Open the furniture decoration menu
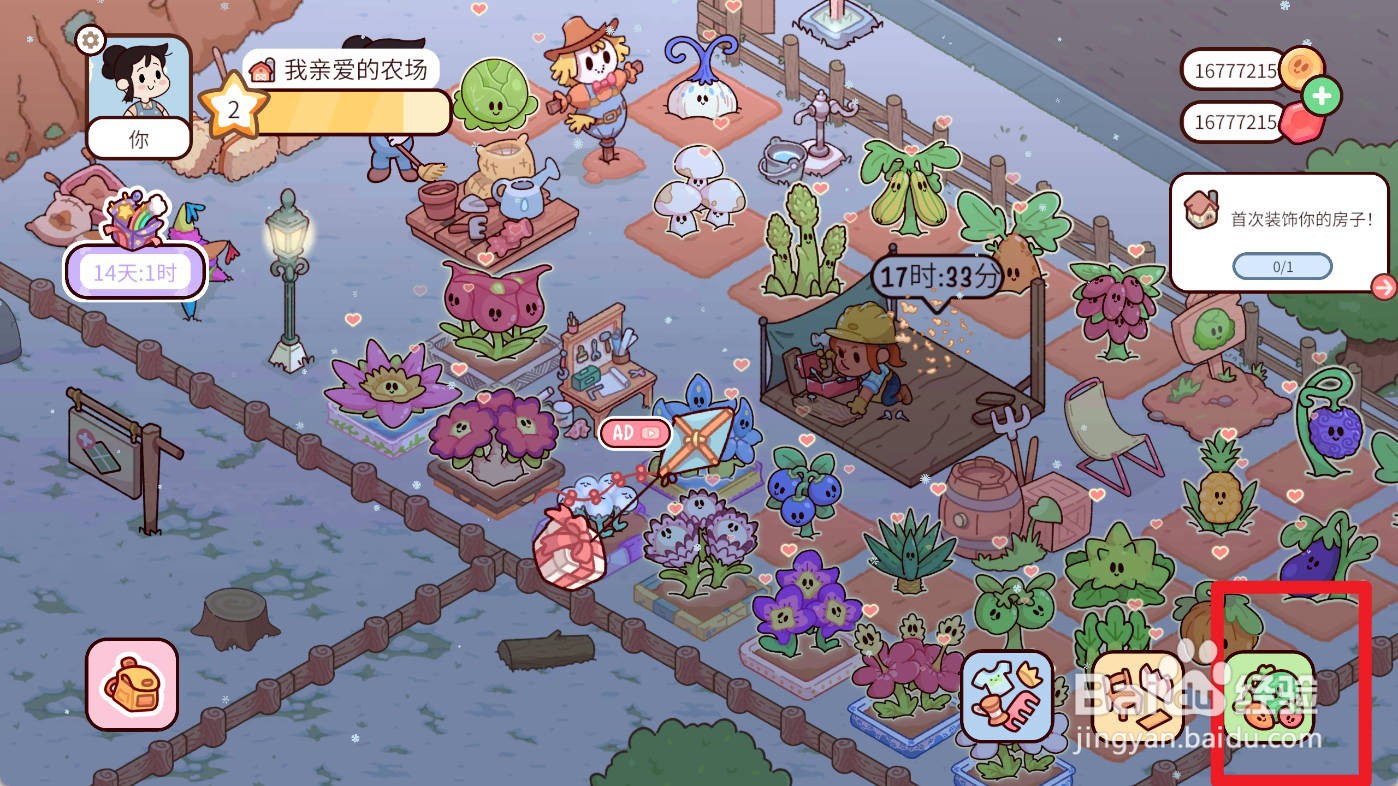Screen dimensions: 1398x786 click(x=1138, y=696)
